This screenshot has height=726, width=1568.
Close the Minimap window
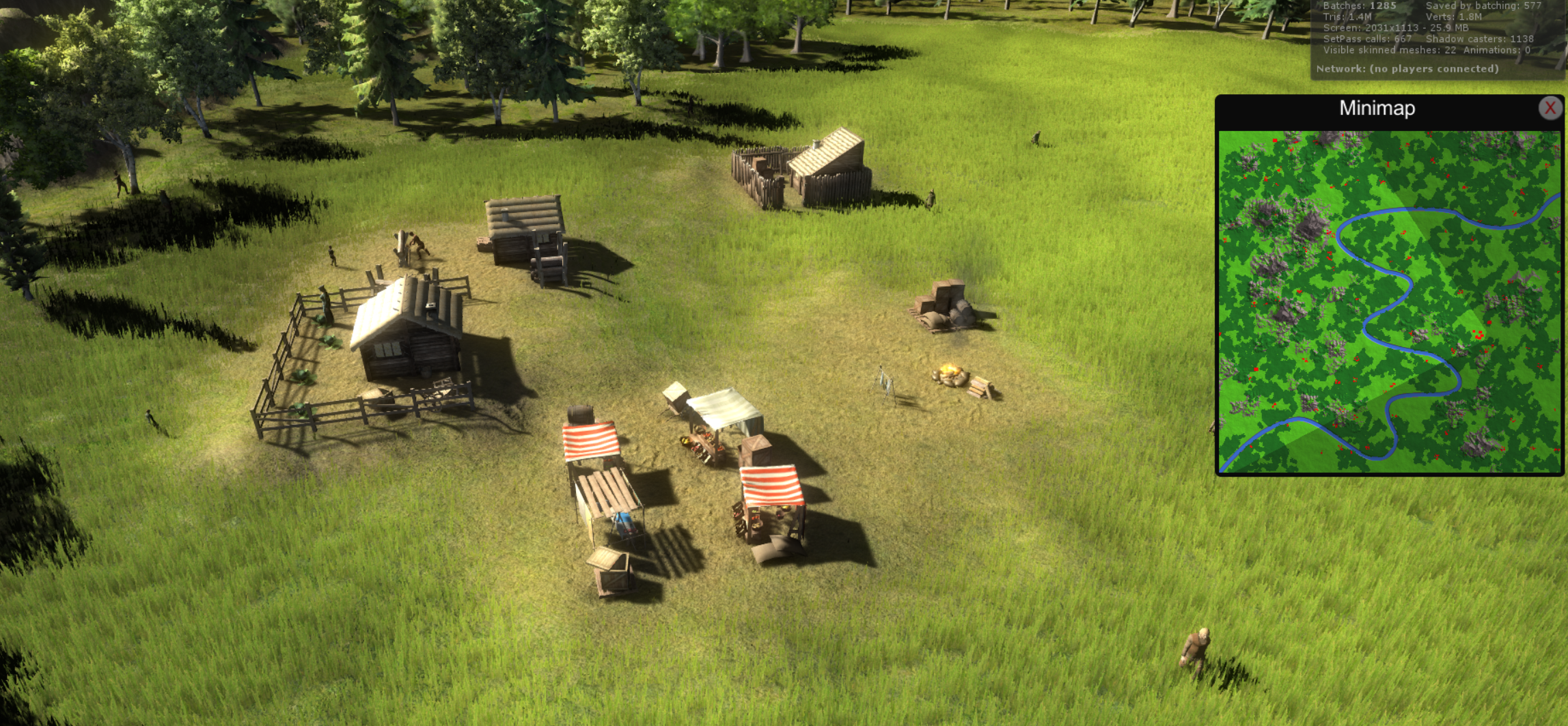click(x=1550, y=108)
